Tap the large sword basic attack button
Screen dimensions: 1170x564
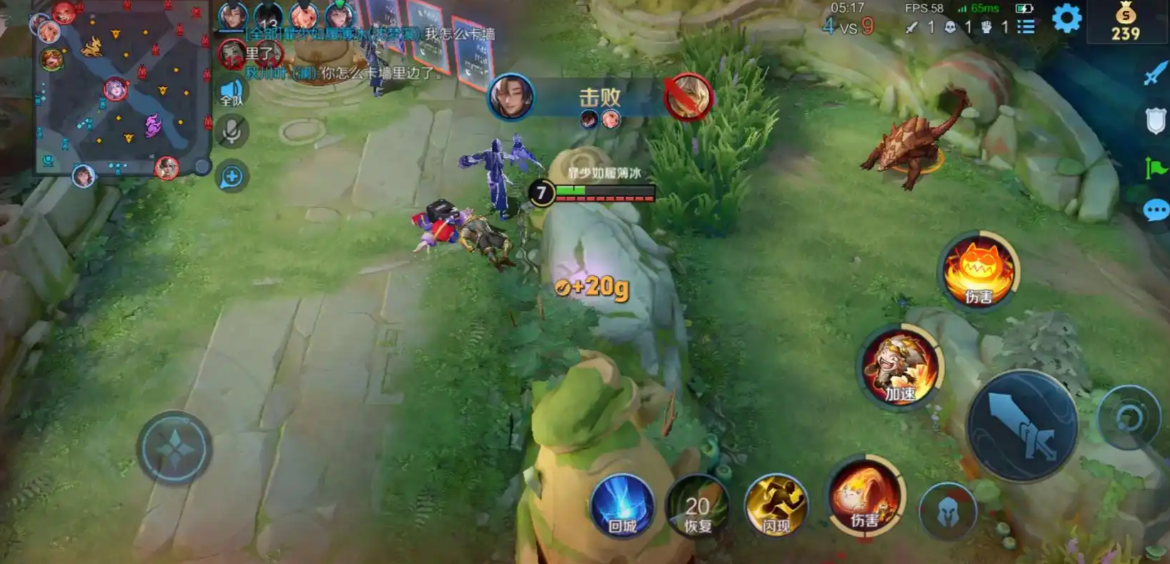(x=1021, y=425)
